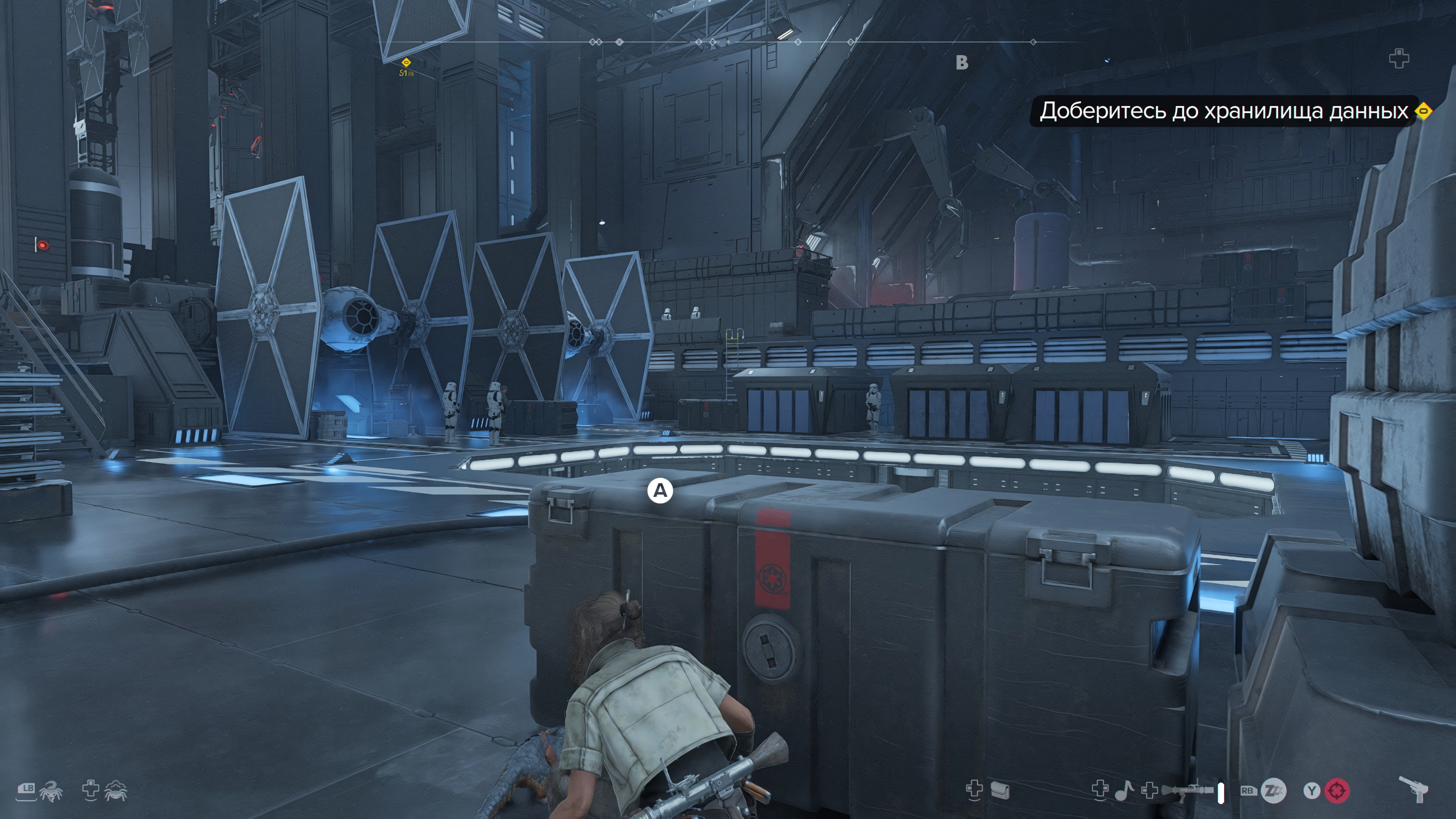Click the yellow objective marker on the compass
1456x819 pixels.
405,62
